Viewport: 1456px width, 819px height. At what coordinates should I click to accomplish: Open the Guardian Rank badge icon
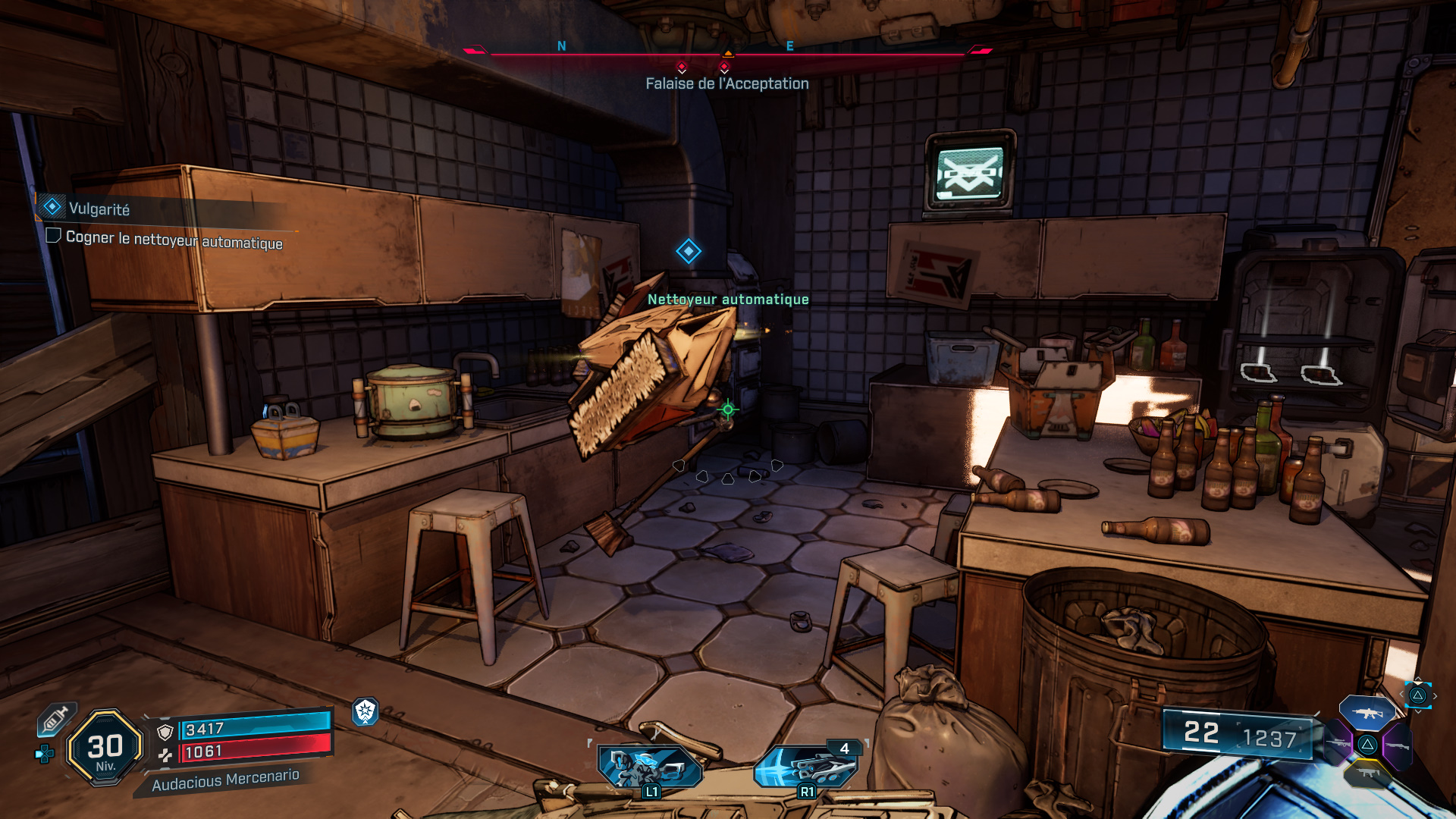[x=365, y=713]
